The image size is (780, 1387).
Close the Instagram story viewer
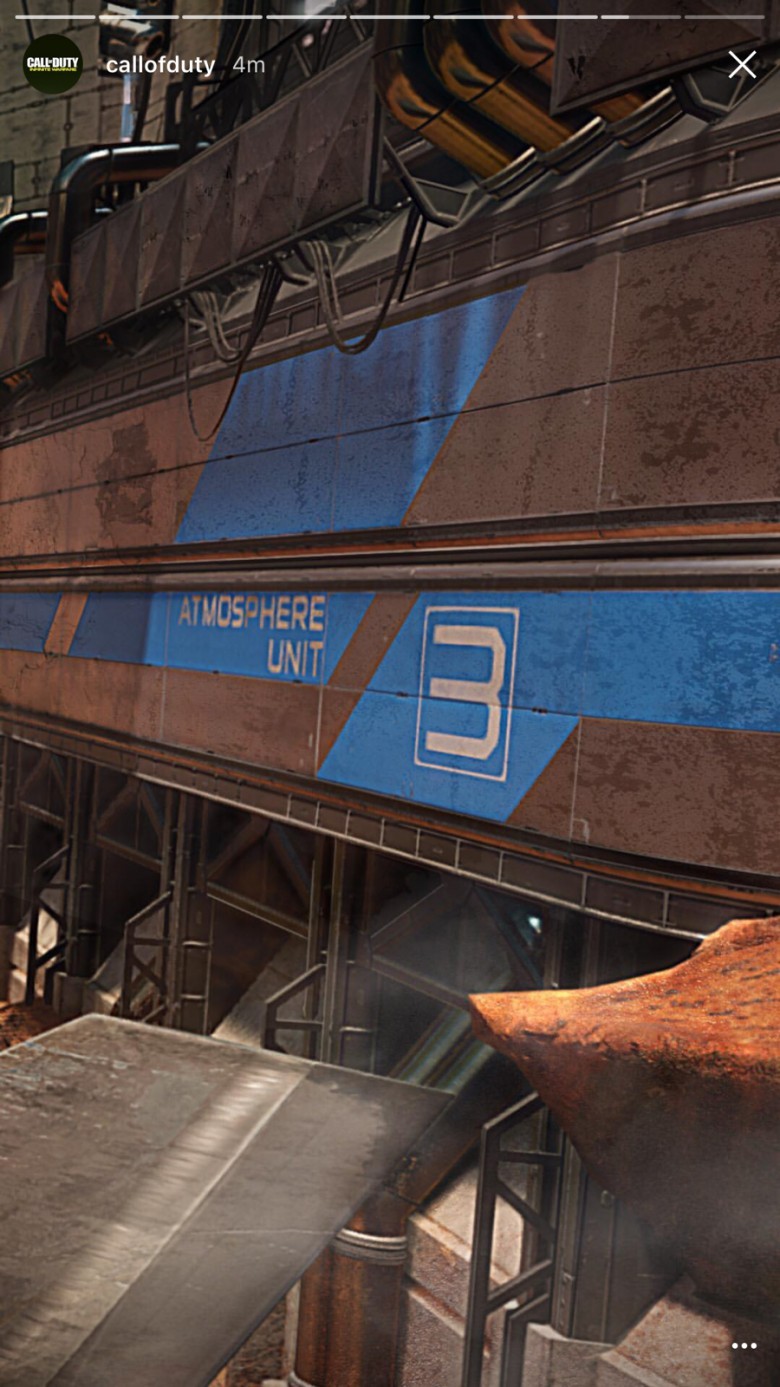[742, 65]
